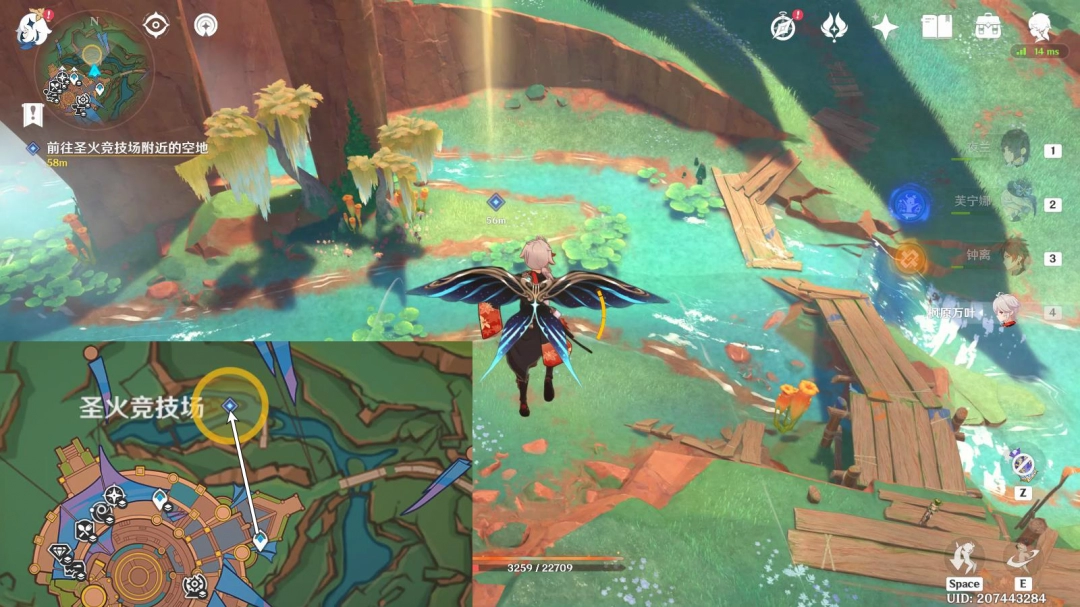This screenshot has height=607, width=1080.
Task: Use the gadget icon above the skills
Action: click(x=1021, y=465)
